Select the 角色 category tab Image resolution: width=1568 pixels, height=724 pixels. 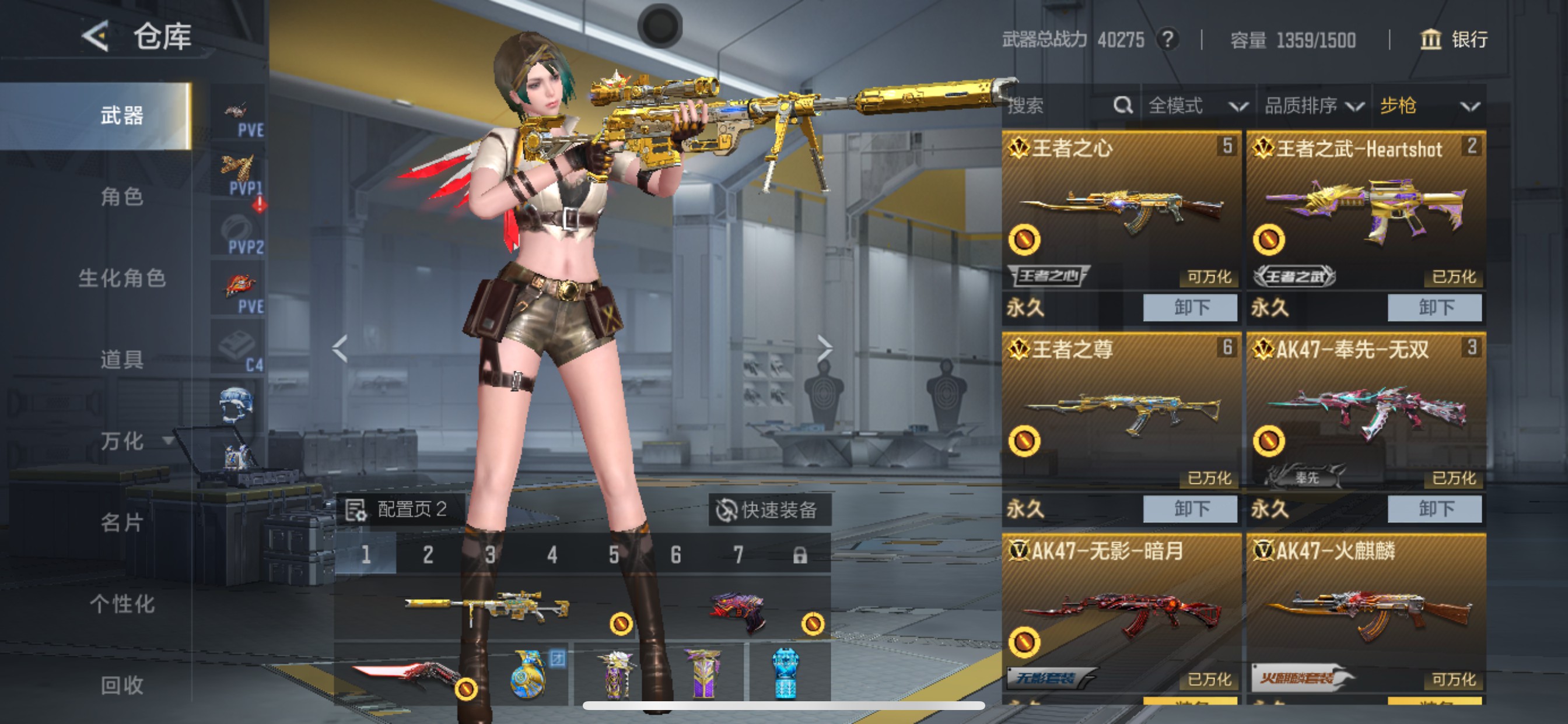point(122,196)
